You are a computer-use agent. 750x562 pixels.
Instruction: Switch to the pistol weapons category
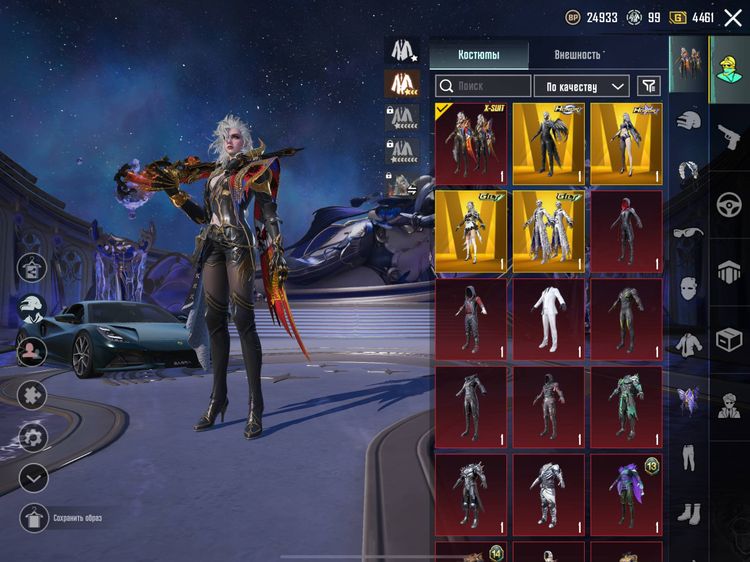click(729, 130)
